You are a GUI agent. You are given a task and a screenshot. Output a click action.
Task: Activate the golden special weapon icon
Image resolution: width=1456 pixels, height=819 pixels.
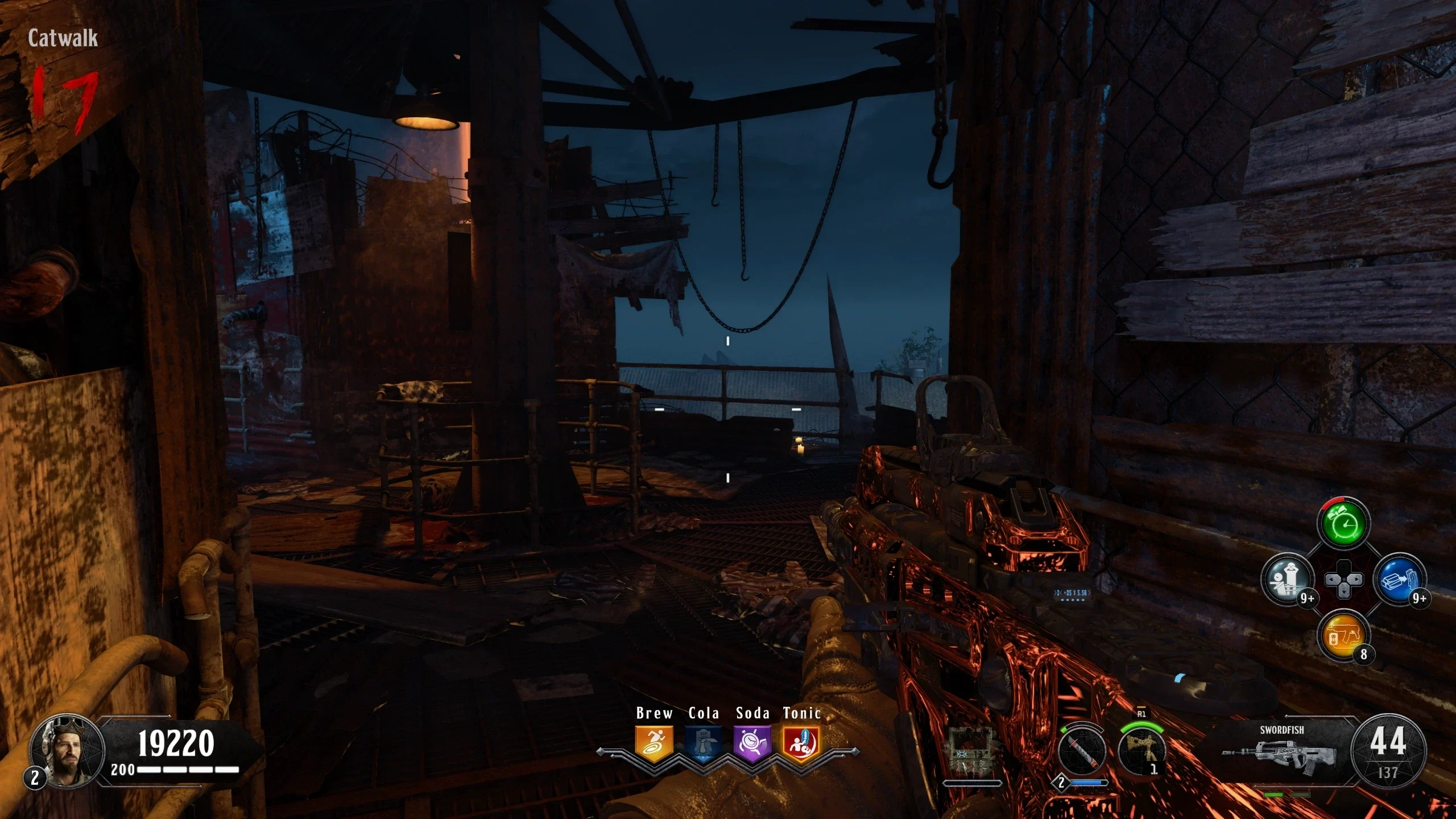coord(1141,751)
